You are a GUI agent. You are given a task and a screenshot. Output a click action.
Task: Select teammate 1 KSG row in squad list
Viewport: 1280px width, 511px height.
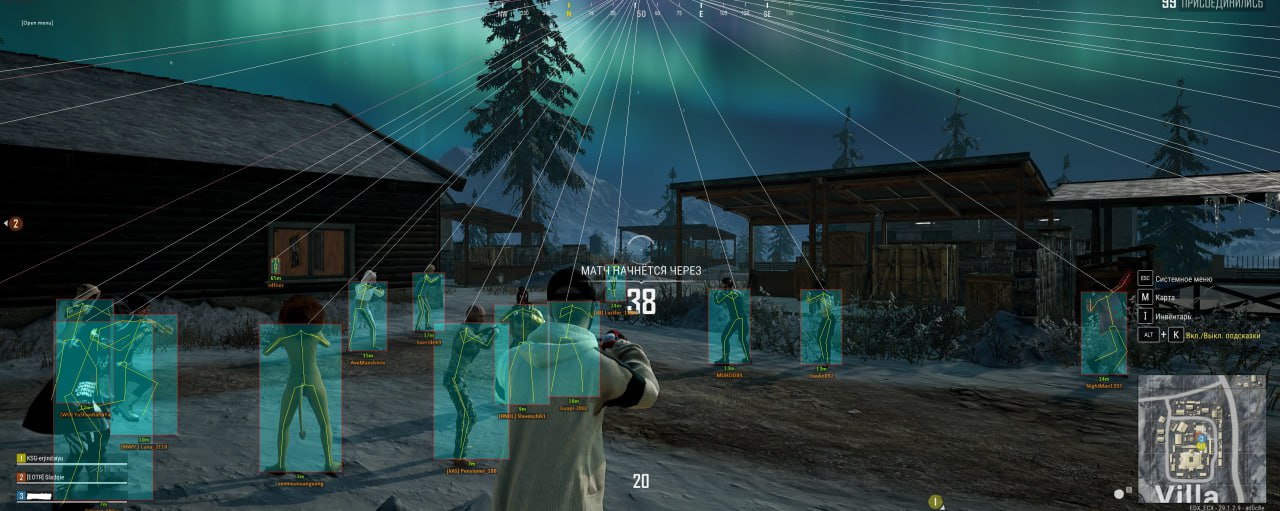pyautogui.click(x=52, y=459)
